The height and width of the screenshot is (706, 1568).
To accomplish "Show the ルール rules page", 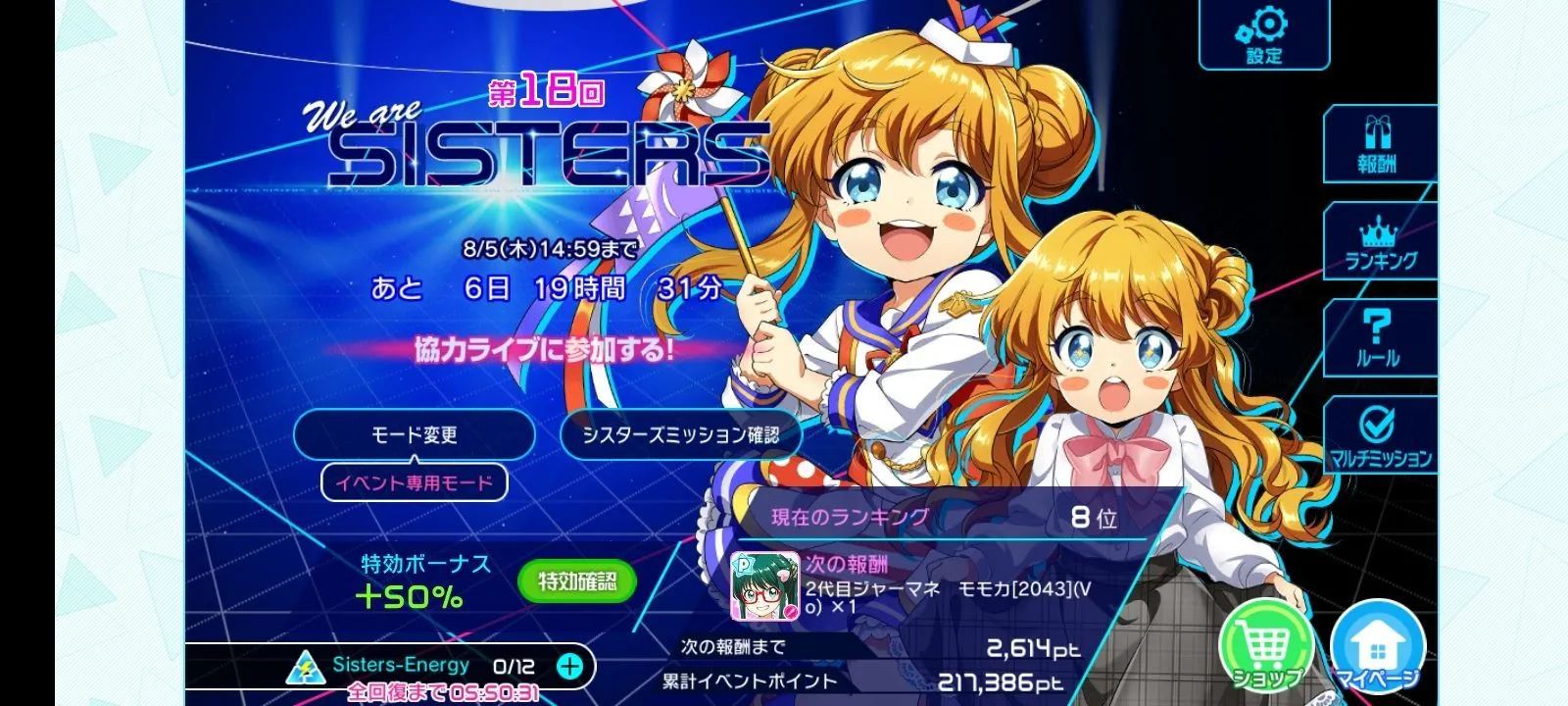I will click(x=1378, y=338).
